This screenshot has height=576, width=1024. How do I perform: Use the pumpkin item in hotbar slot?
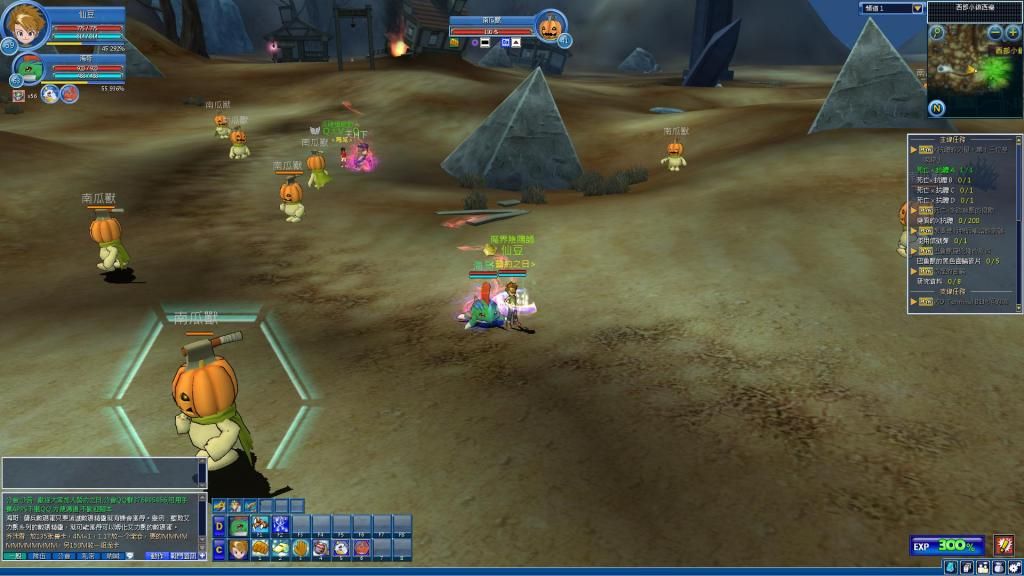361,548
